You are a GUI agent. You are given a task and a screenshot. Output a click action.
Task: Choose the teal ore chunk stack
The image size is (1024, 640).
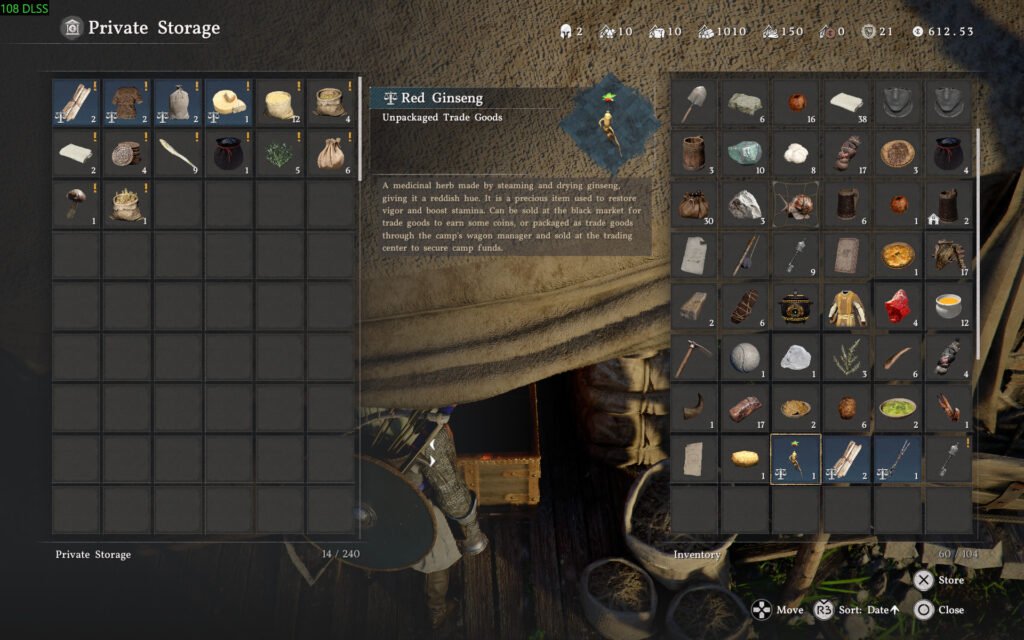745,153
